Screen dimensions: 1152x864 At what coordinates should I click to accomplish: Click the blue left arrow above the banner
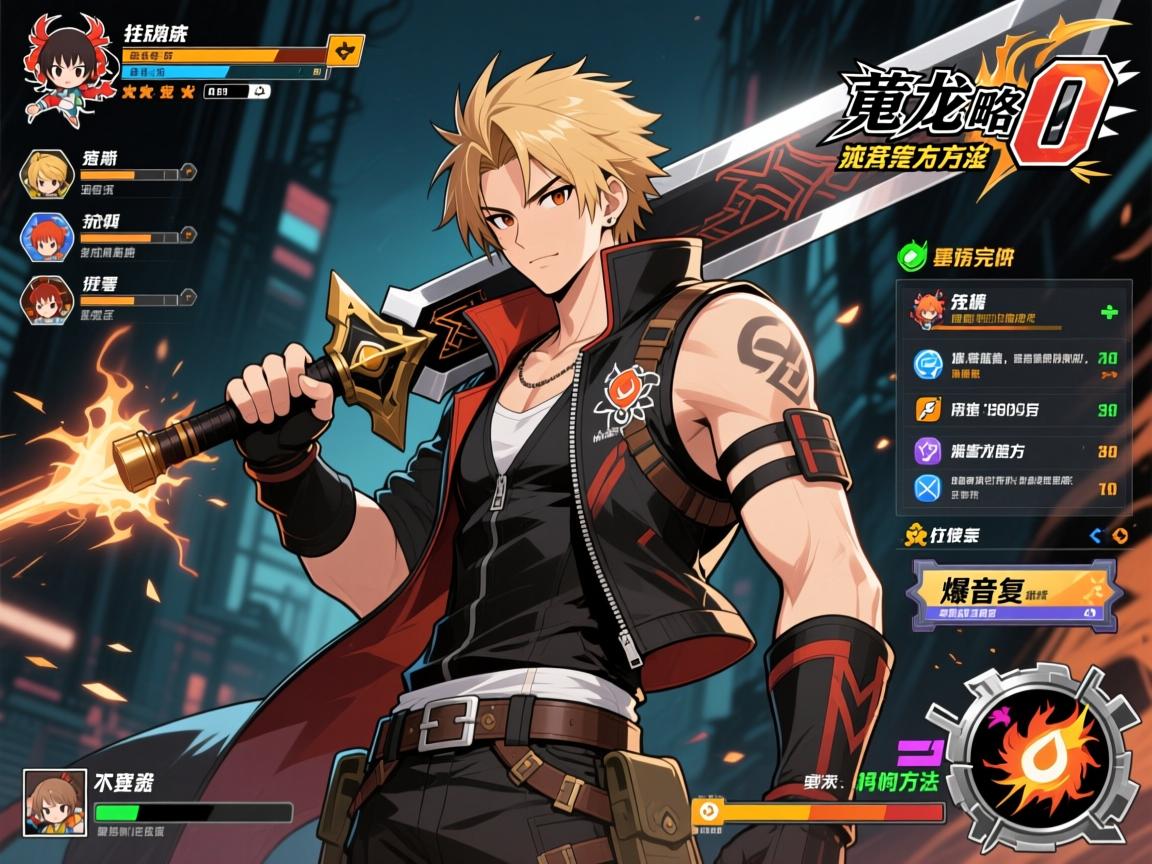coord(1095,536)
